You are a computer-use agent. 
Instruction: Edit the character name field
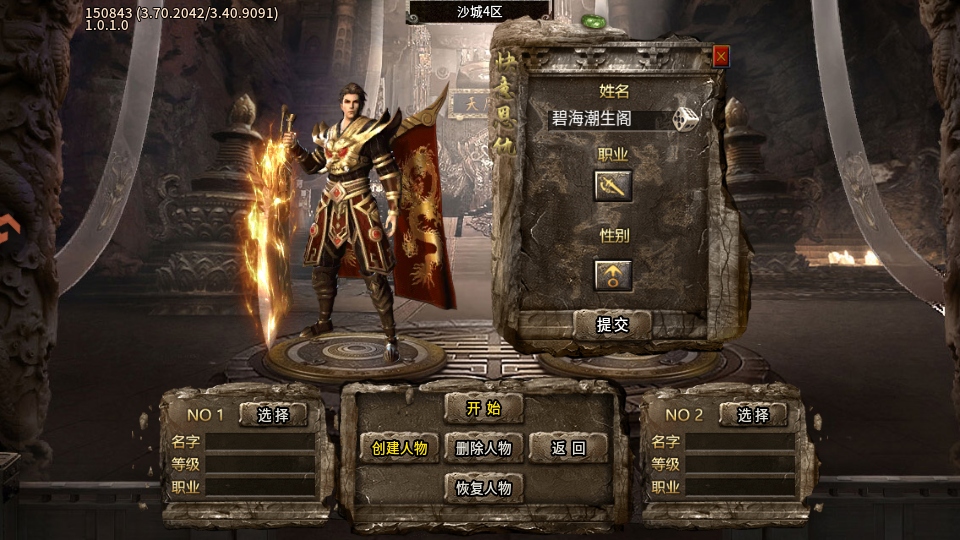point(606,120)
